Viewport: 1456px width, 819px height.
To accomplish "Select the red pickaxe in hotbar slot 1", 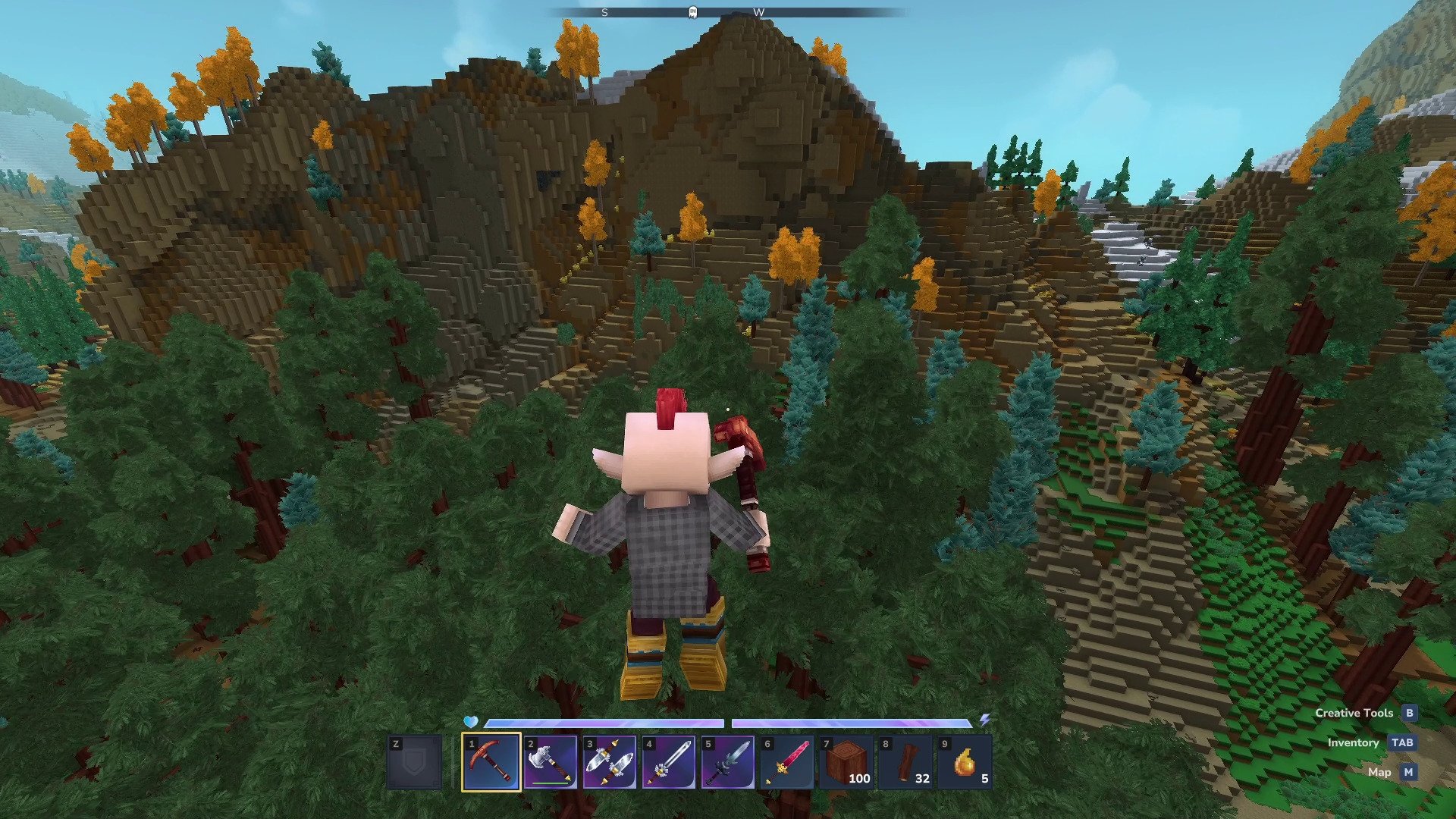I will pos(491,762).
